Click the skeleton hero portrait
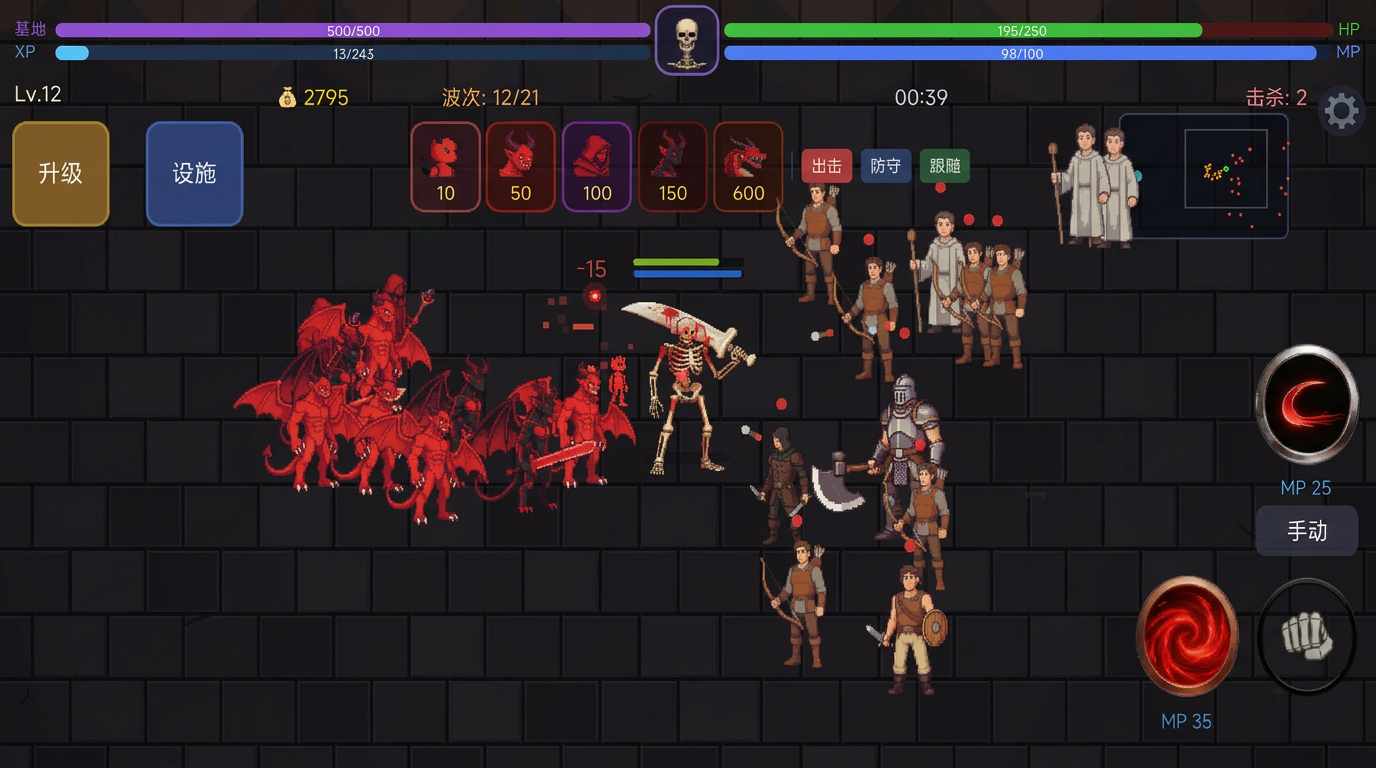The width and height of the screenshot is (1376, 768). click(686, 41)
